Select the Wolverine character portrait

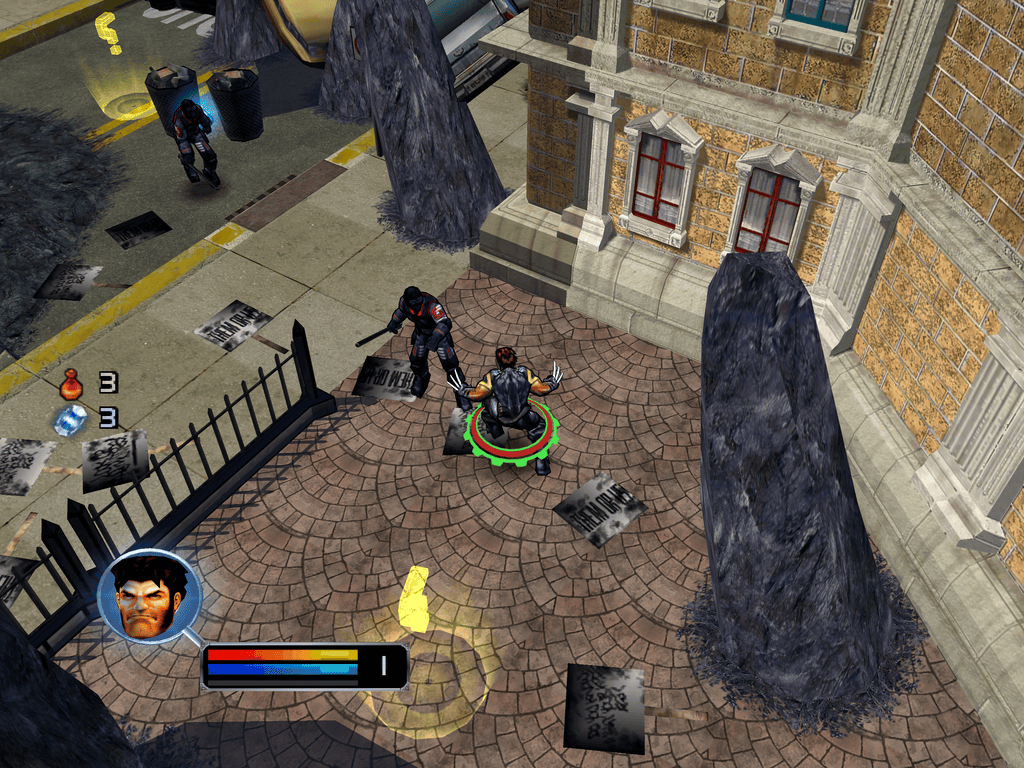[x=150, y=597]
